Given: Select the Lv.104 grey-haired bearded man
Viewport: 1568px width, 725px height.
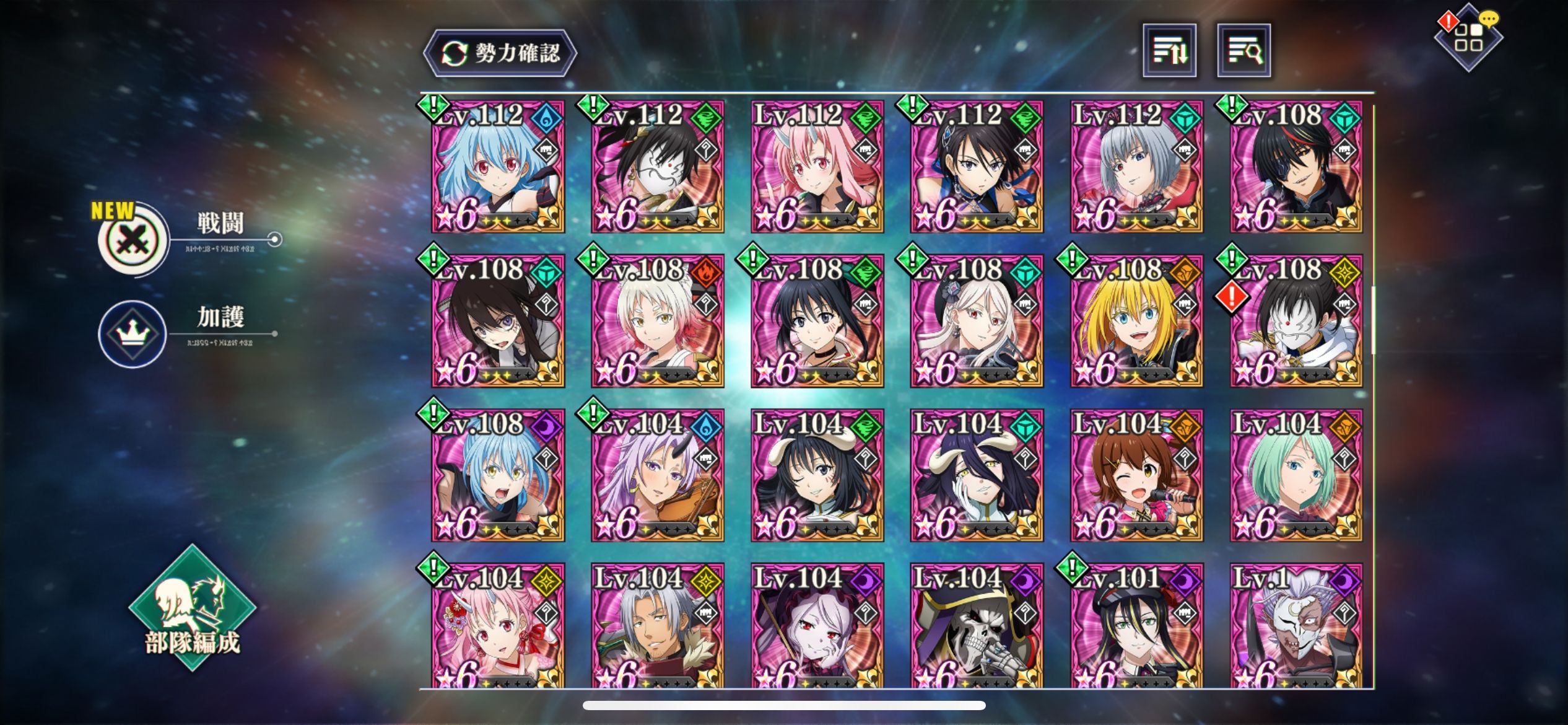Looking at the screenshot, I should (x=658, y=626).
